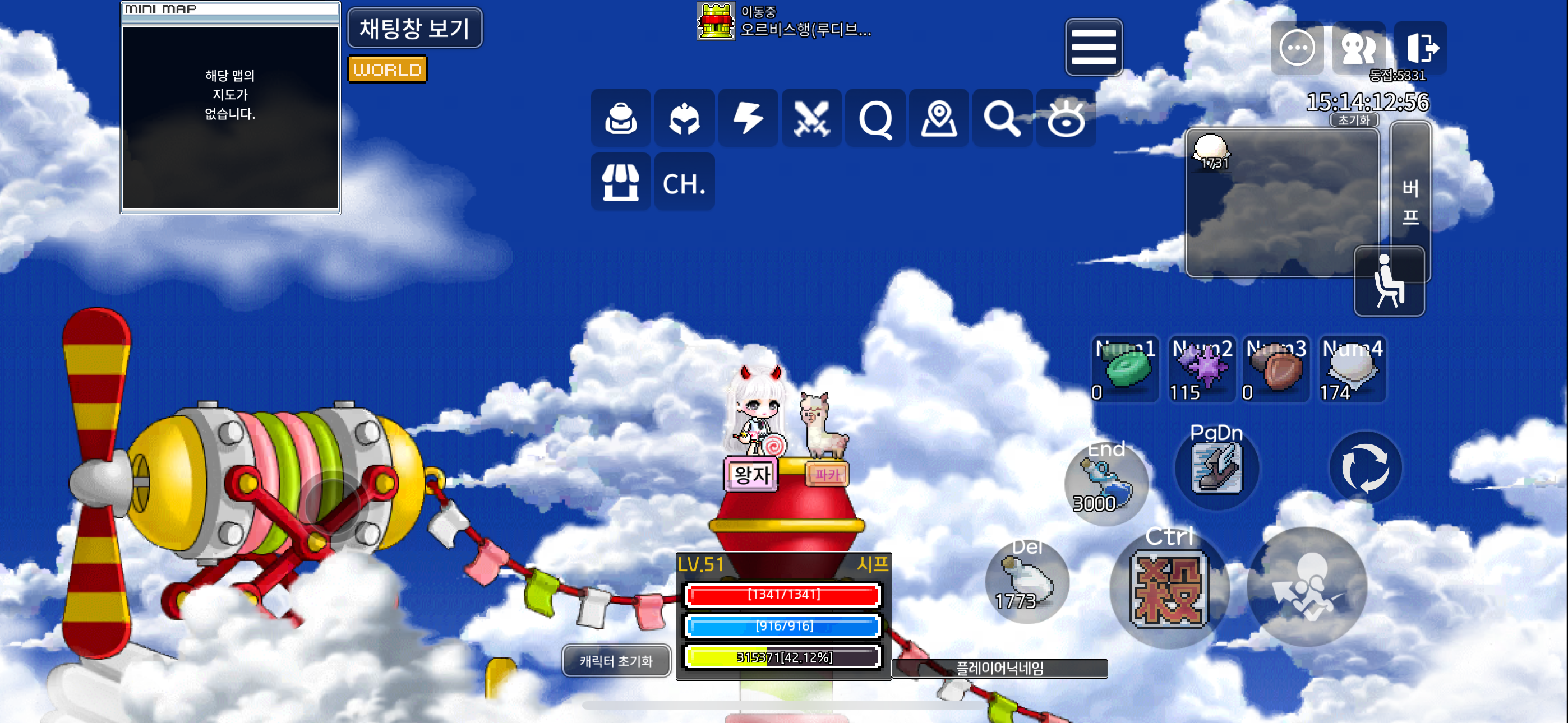Open the Q quest icon
Screen dimensions: 1568x723
(x=875, y=118)
